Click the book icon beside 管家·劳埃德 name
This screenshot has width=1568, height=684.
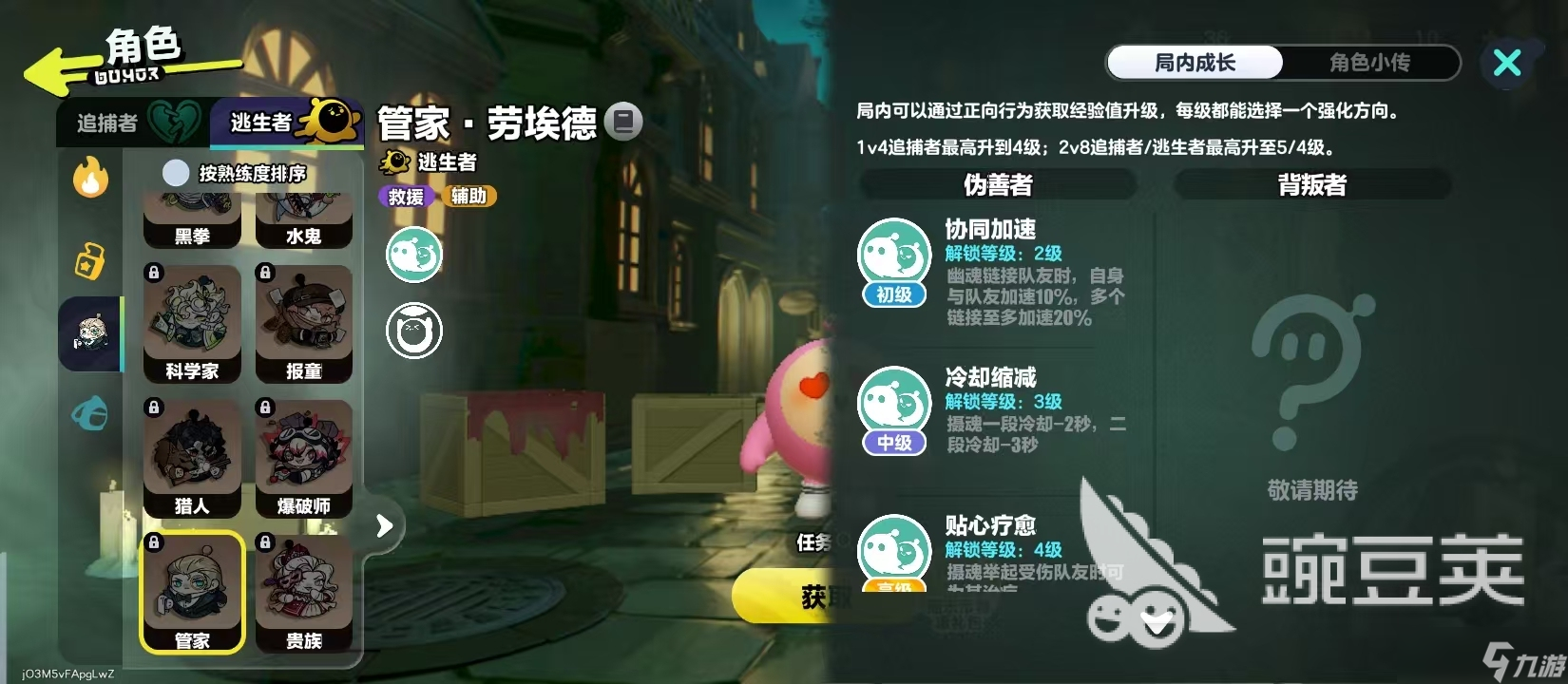point(624,122)
